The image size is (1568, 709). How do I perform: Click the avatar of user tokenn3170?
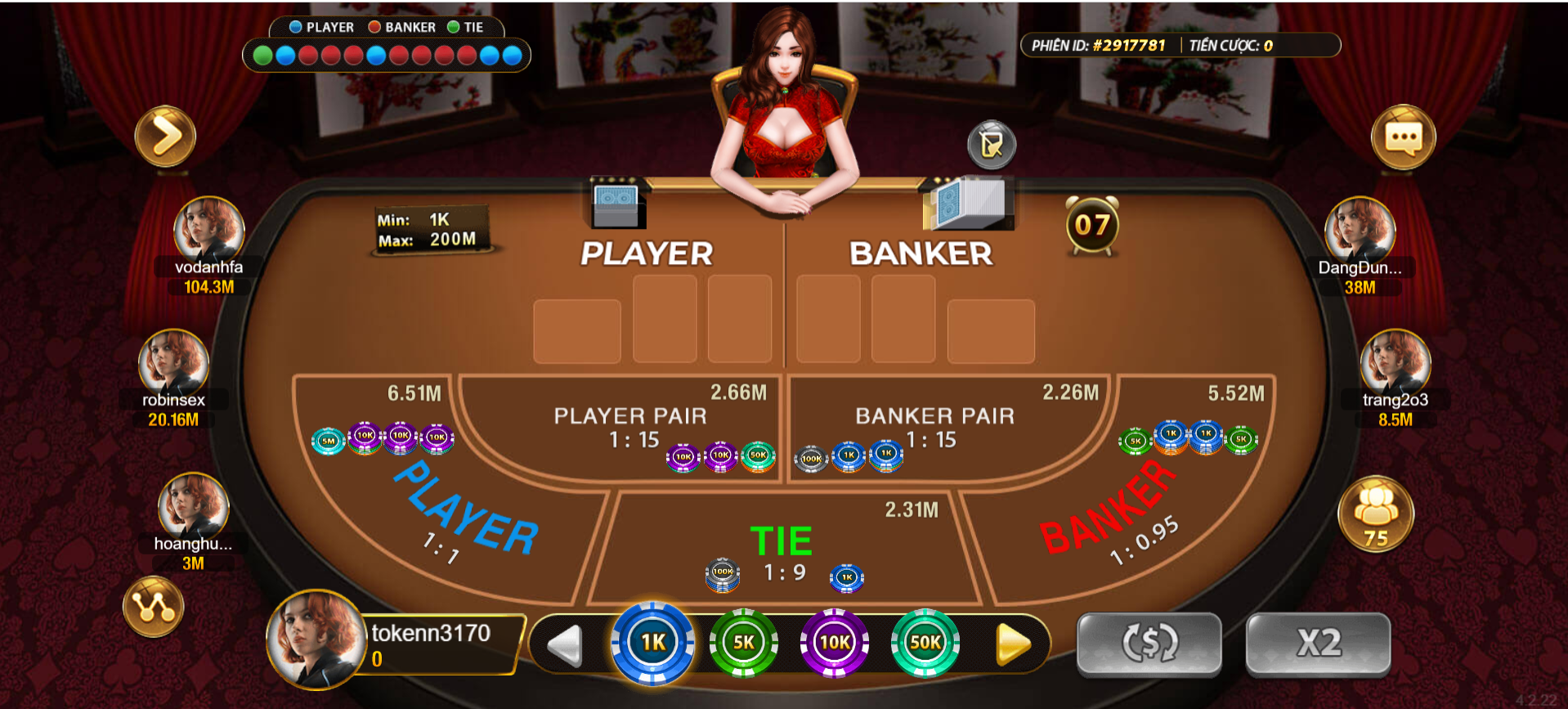pos(315,641)
